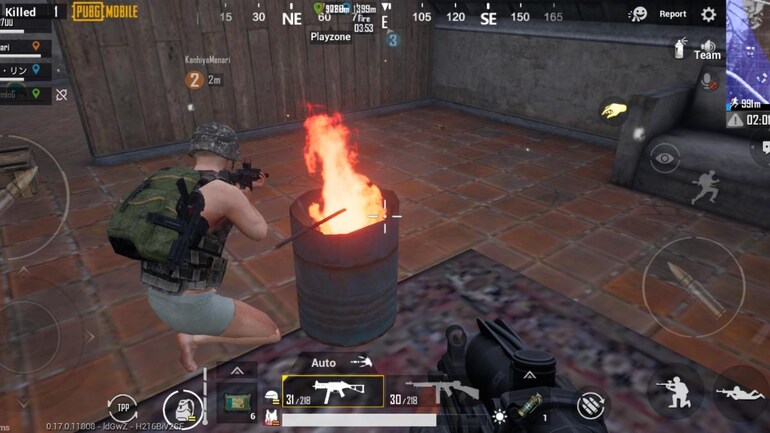
Task: Switch to the second weapon 30/218
Action: pos(436,391)
